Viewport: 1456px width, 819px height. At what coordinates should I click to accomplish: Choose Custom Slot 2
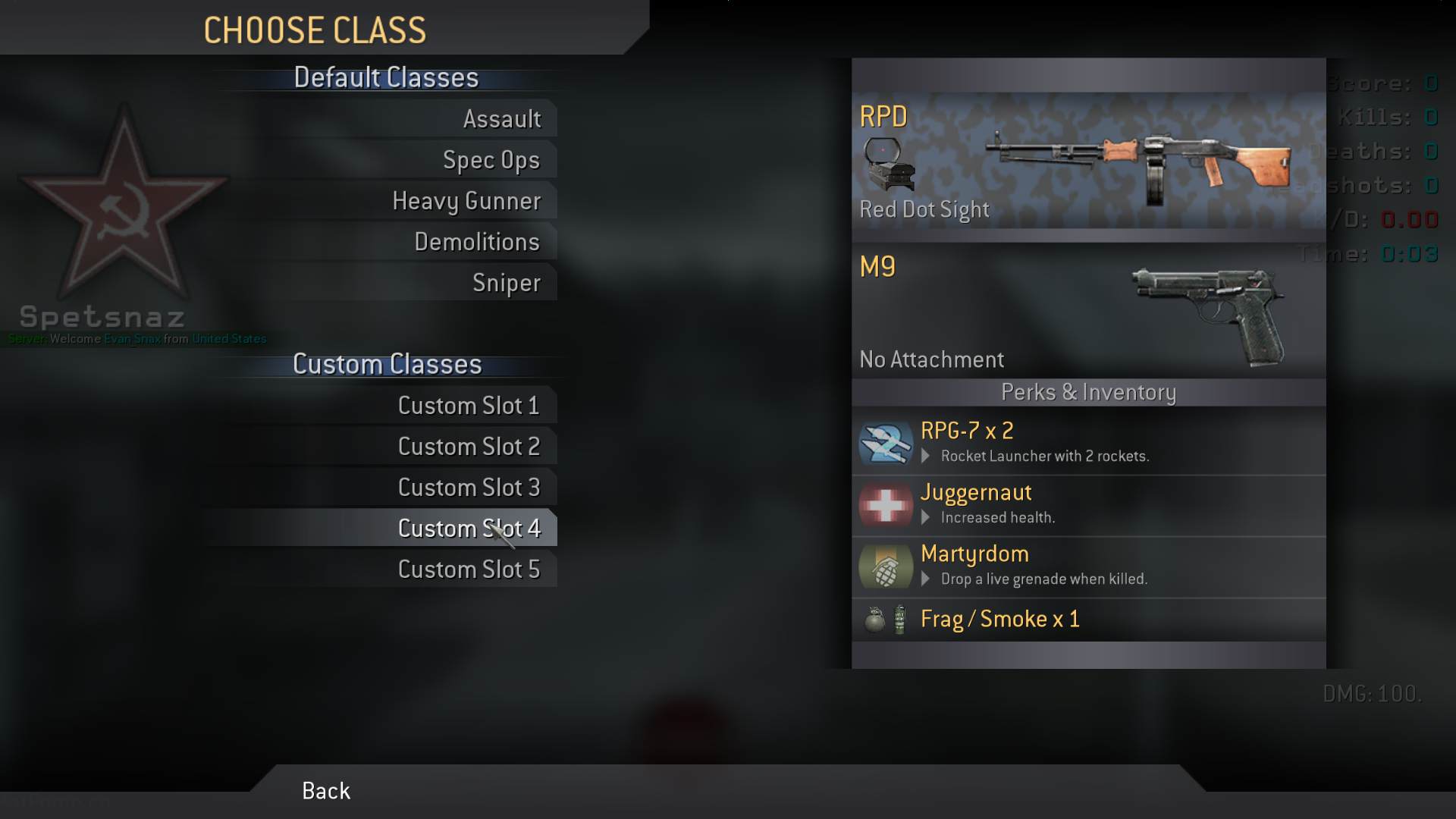click(x=468, y=447)
